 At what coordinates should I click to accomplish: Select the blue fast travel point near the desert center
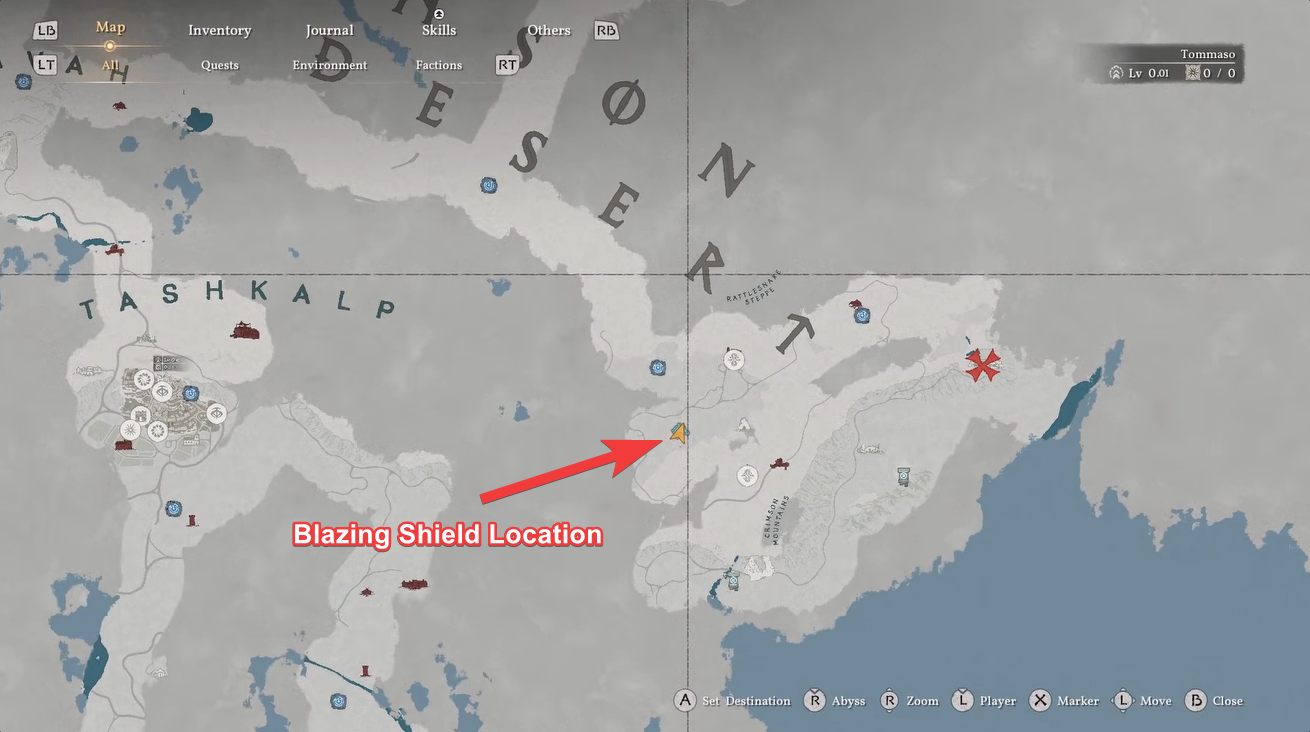click(x=488, y=185)
